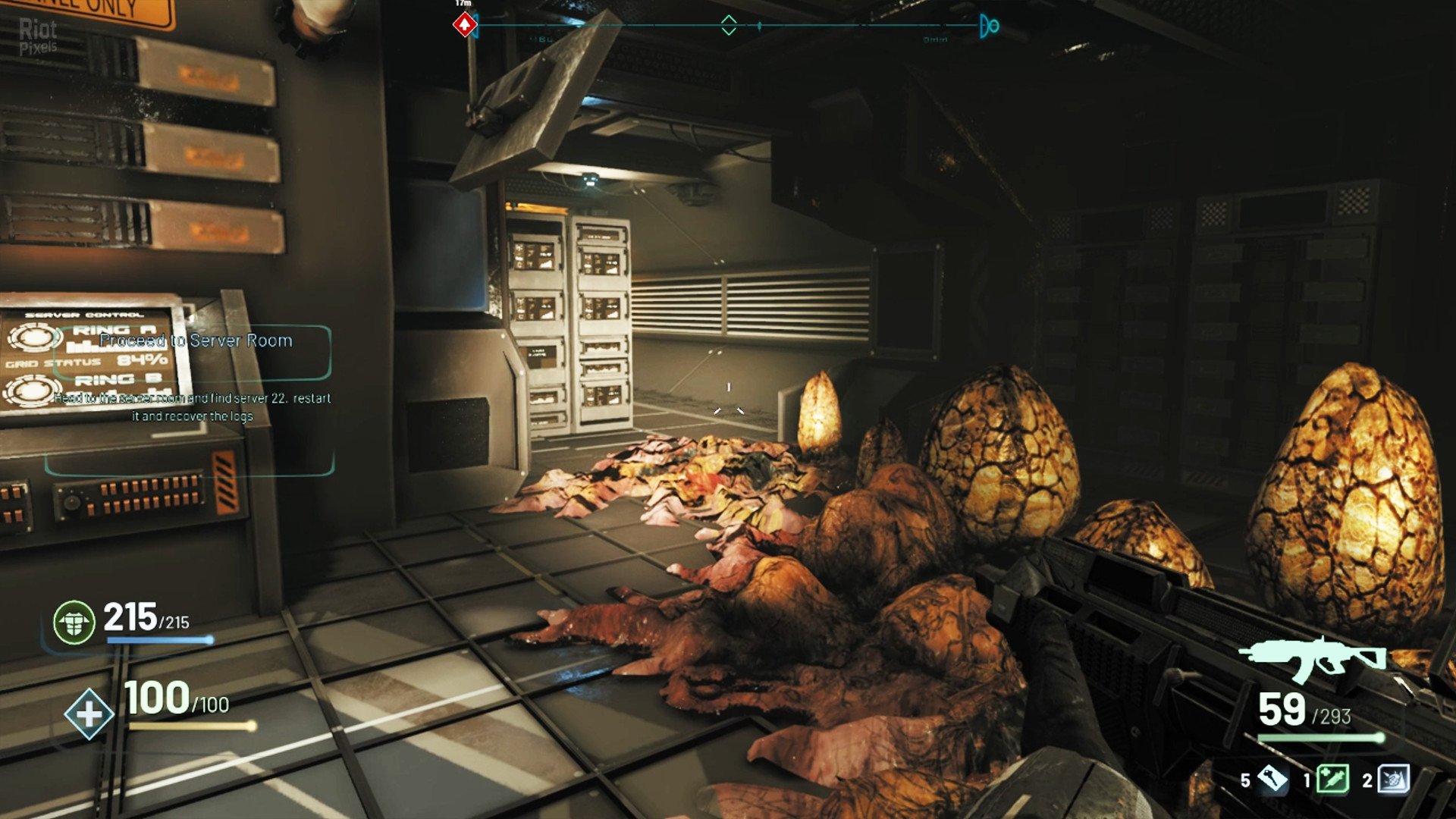This screenshot has height=819, width=1456.
Task: Open the Proceed to Server Room objective
Action: [196, 341]
